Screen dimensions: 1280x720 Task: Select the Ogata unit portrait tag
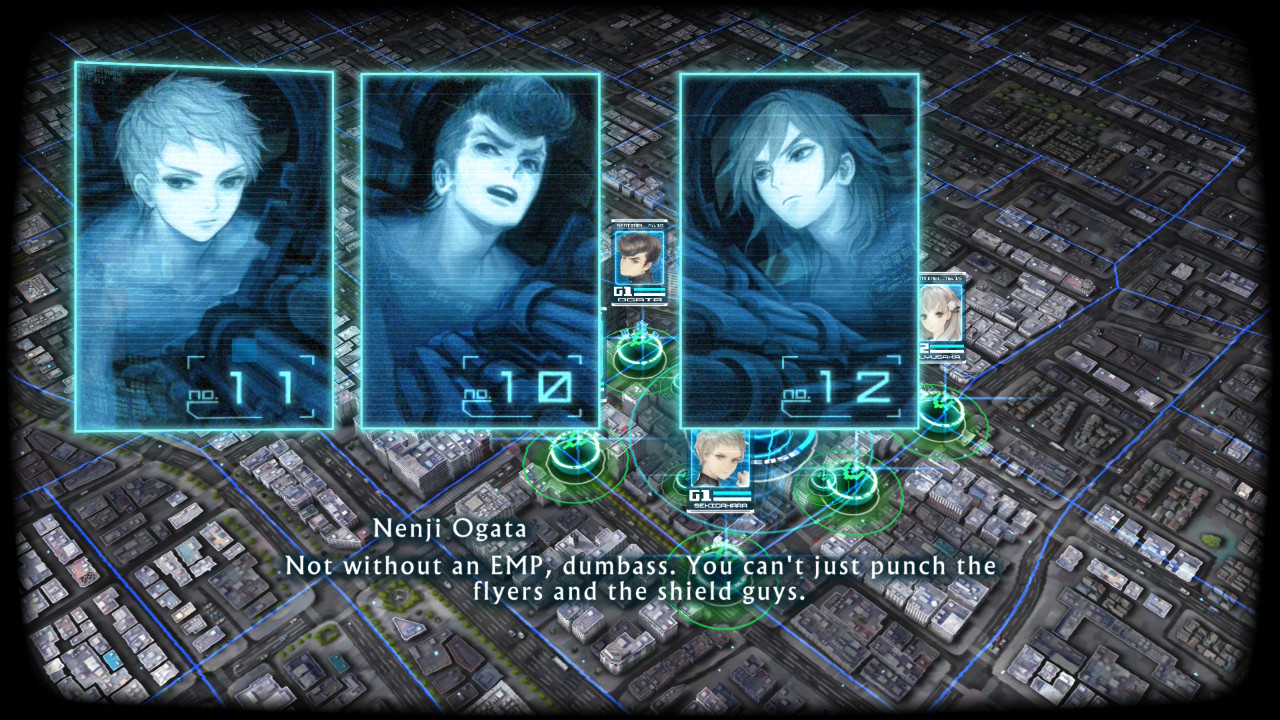(638, 262)
